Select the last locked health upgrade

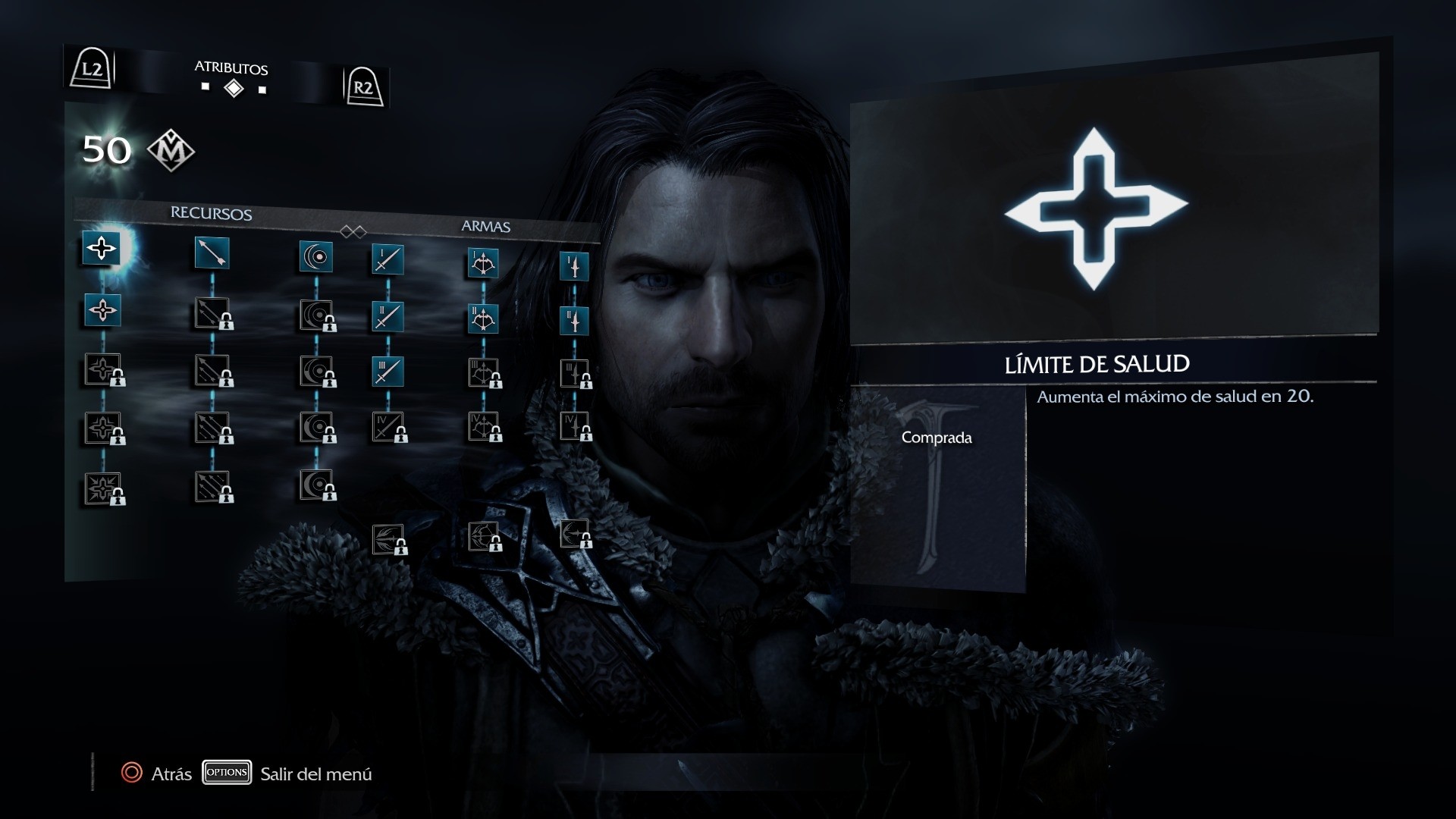point(102,488)
